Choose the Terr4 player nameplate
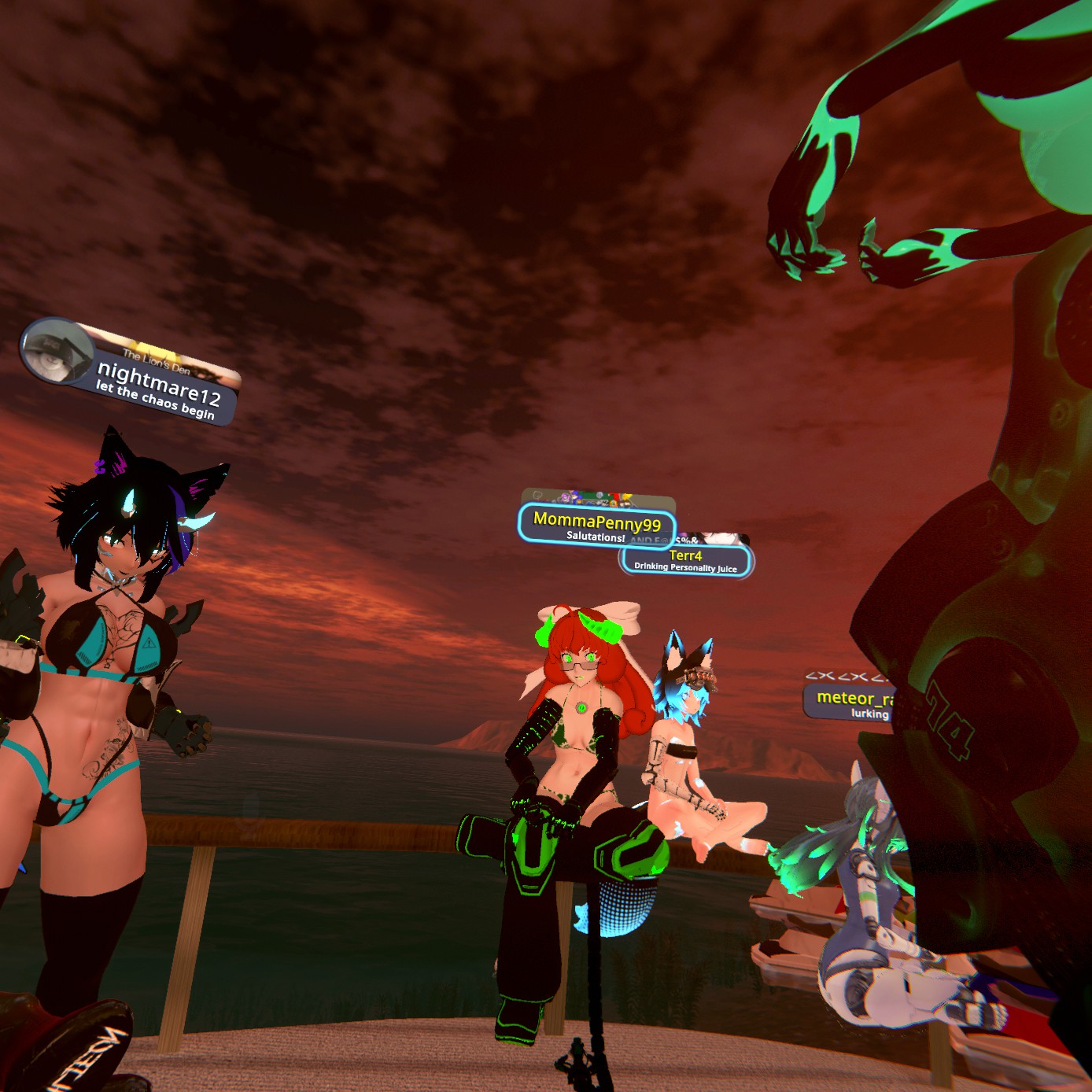Screen dimensions: 1092x1092 685,559
